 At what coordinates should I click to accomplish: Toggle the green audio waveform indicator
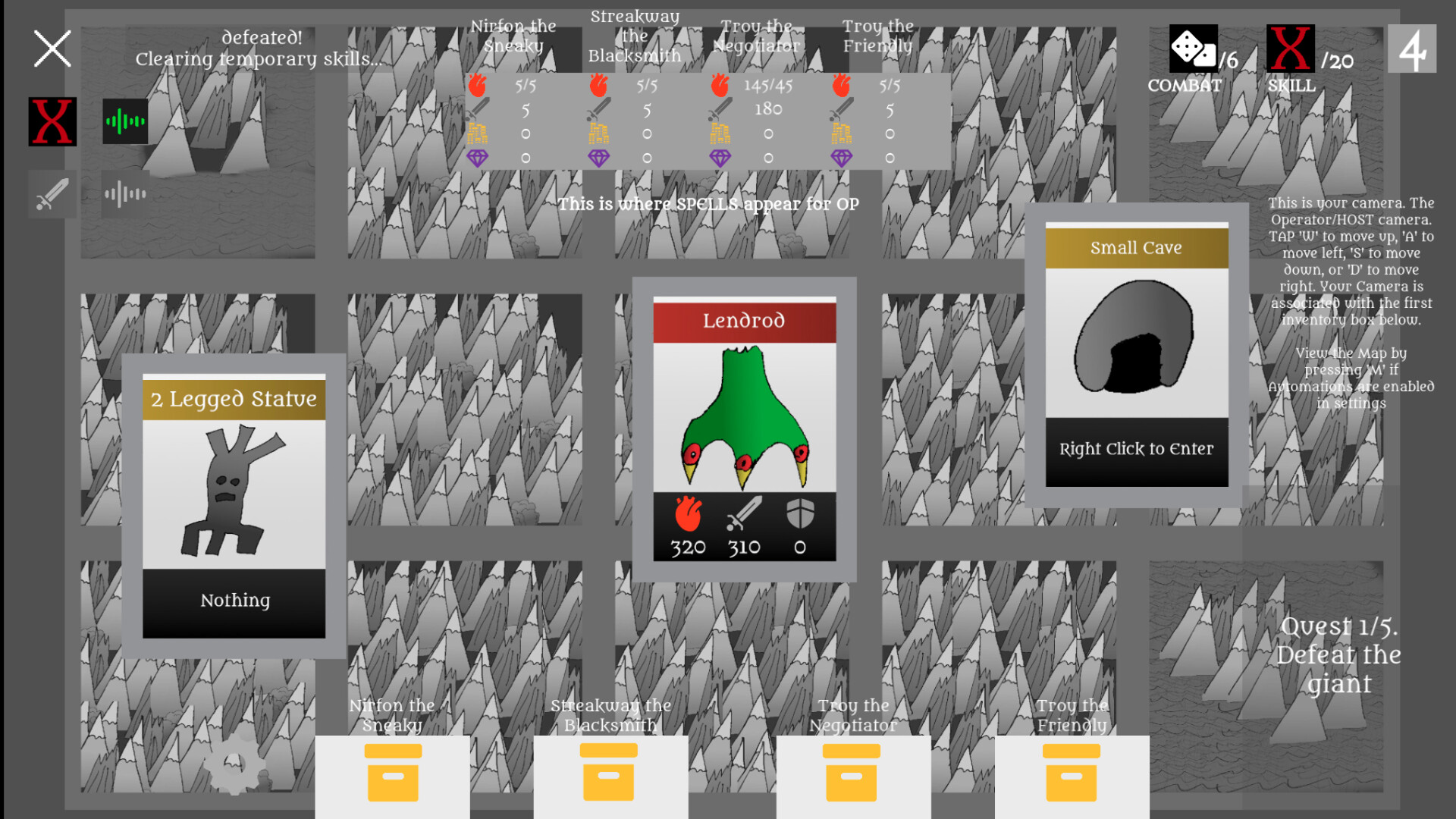coord(125,120)
